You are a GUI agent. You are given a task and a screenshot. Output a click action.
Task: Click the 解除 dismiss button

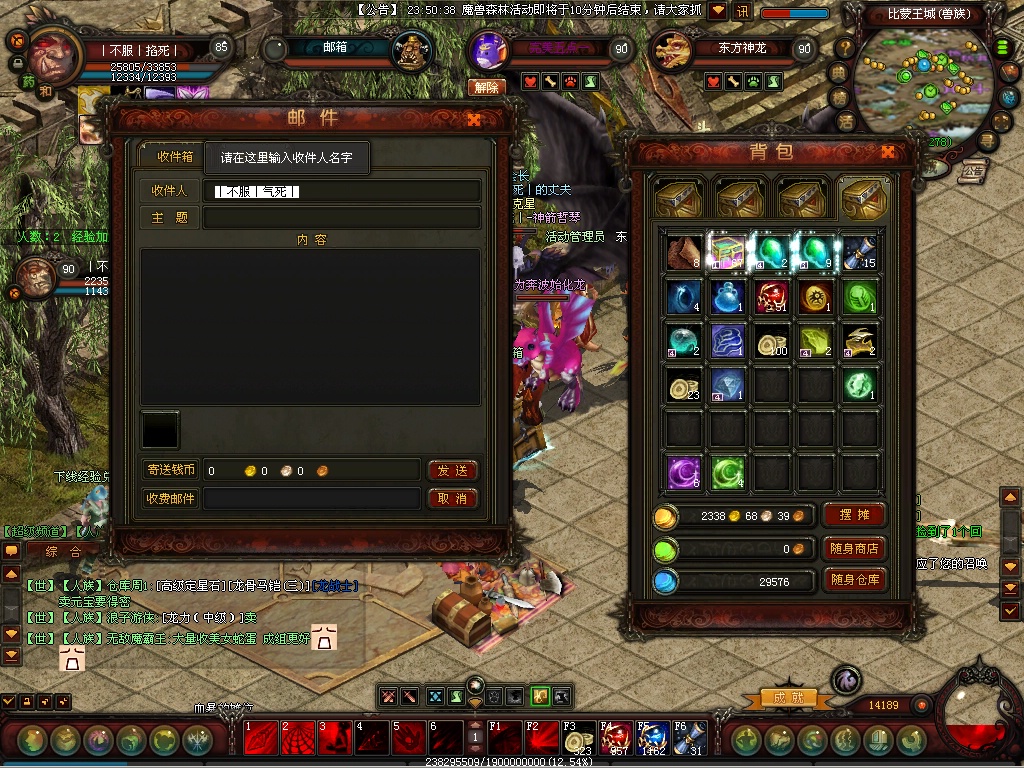click(486, 88)
